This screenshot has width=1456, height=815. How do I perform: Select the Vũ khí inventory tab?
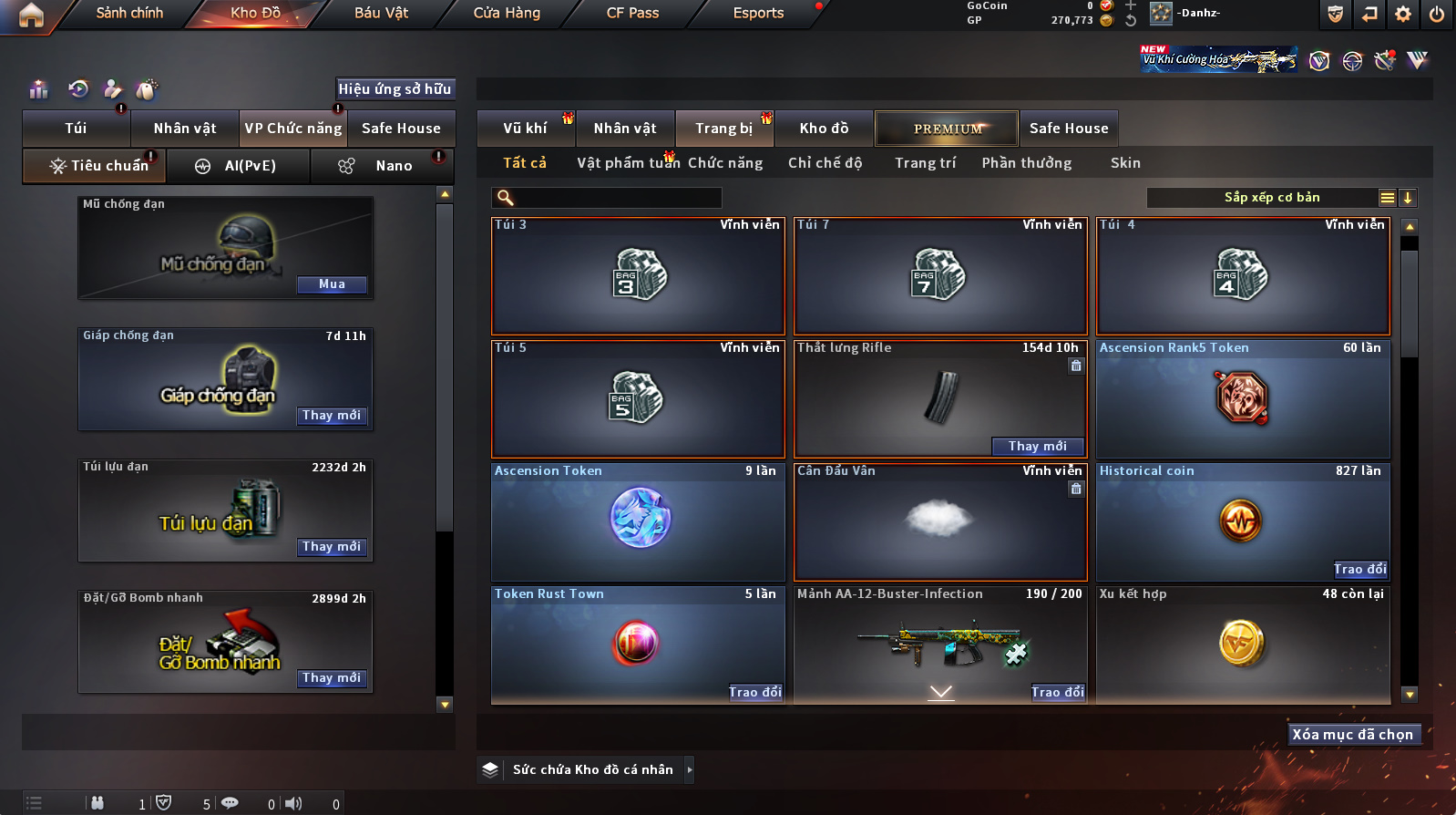(x=526, y=129)
